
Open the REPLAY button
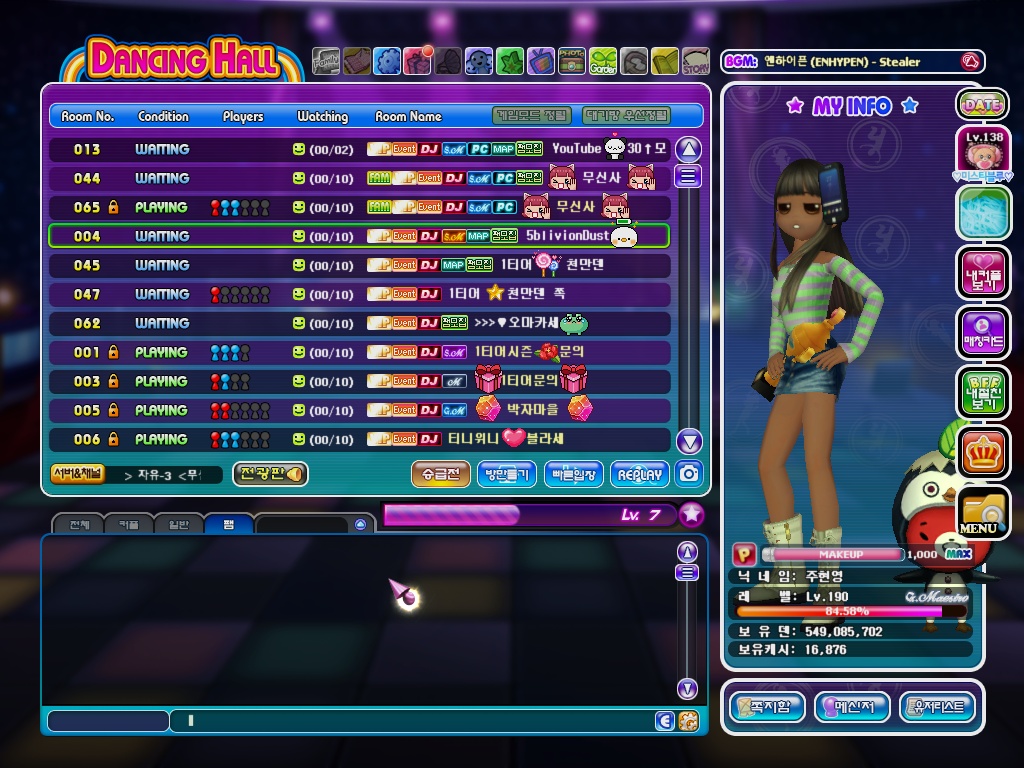(638, 474)
